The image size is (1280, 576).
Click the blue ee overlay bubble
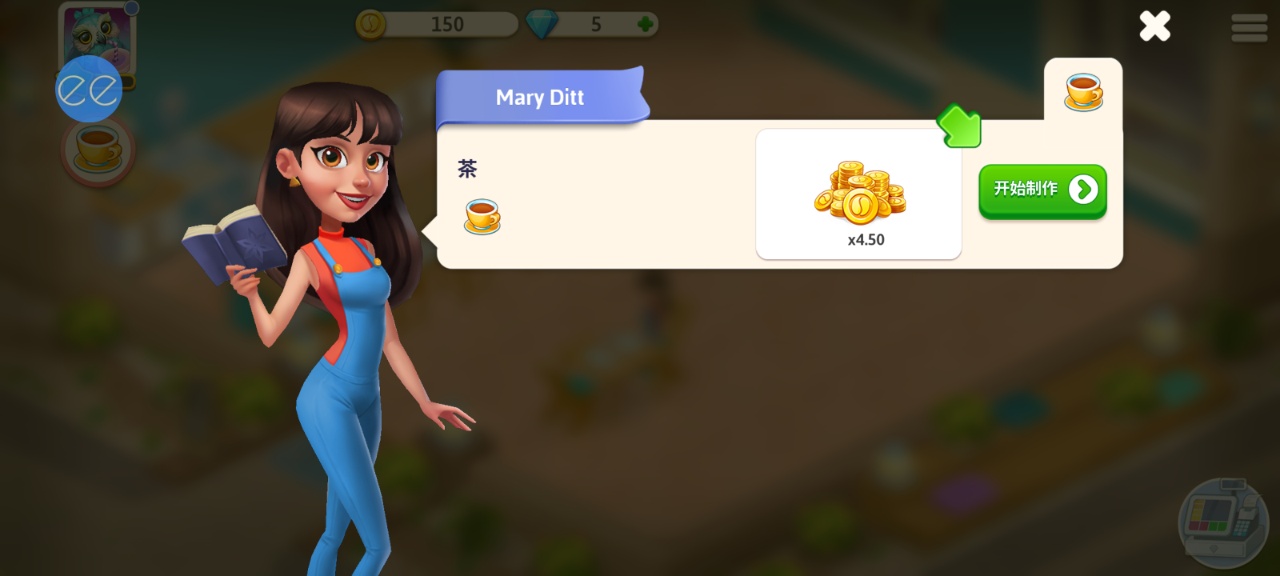point(88,89)
